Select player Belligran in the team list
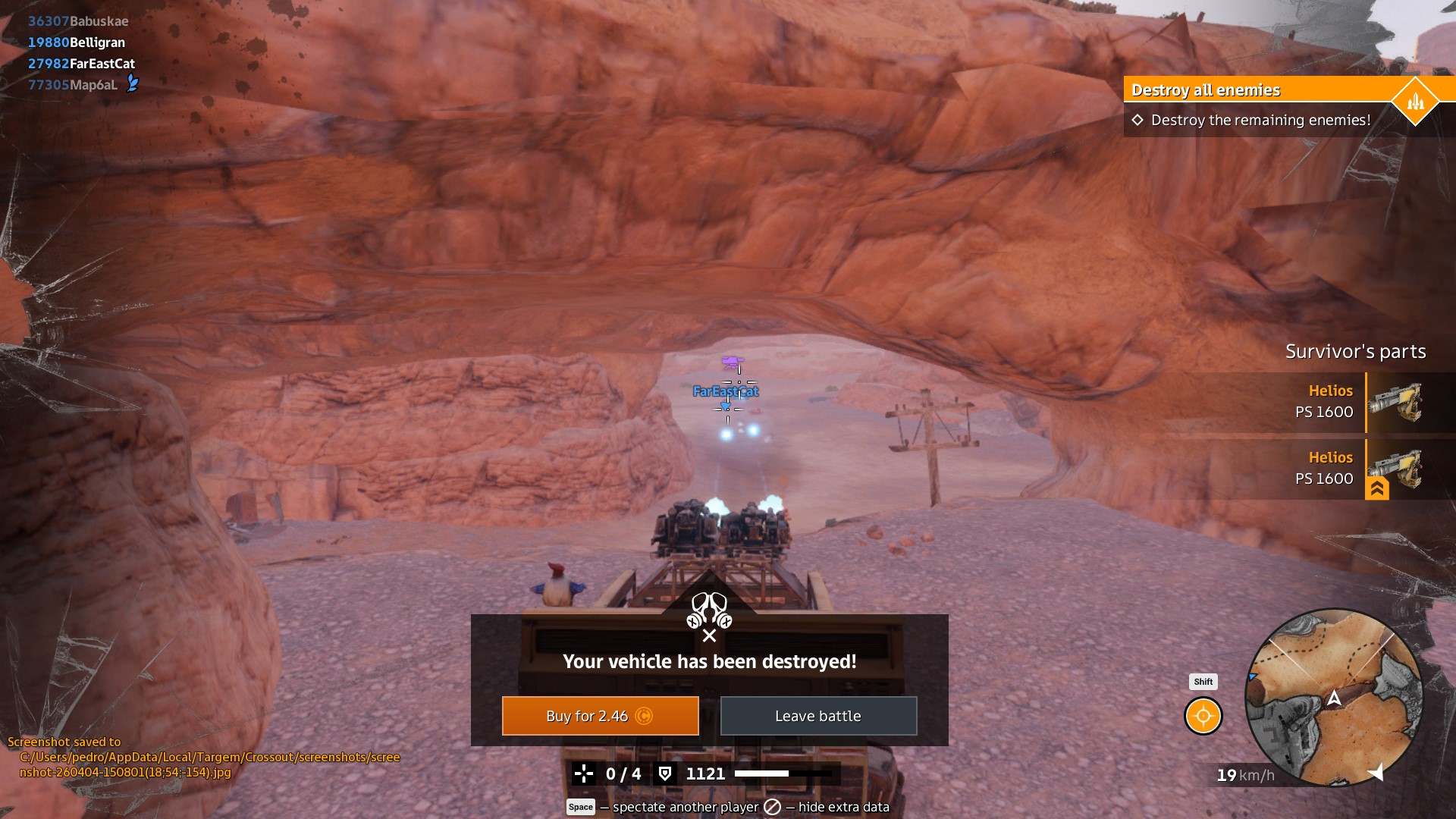The height and width of the screenshot is (819, 1456). click(77, 42)
